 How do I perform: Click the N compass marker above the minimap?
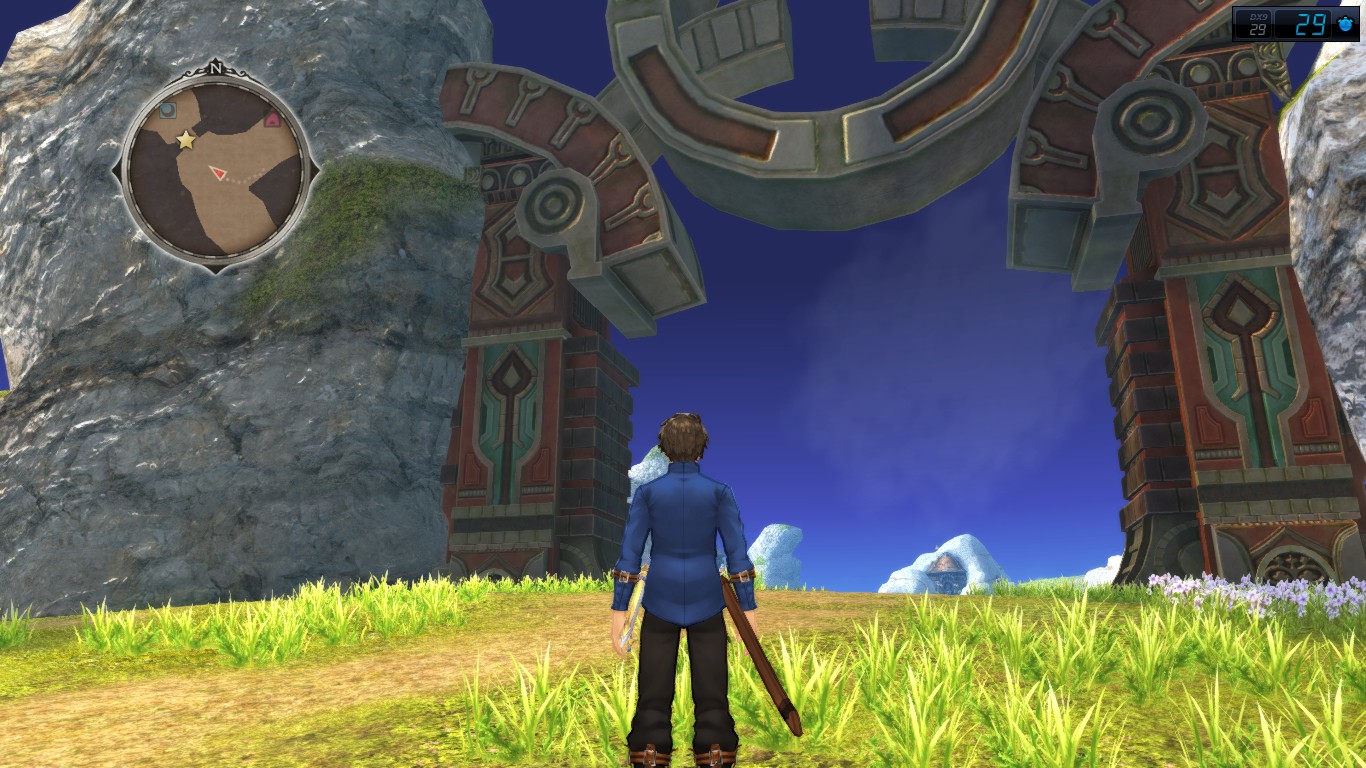point(216,69)
